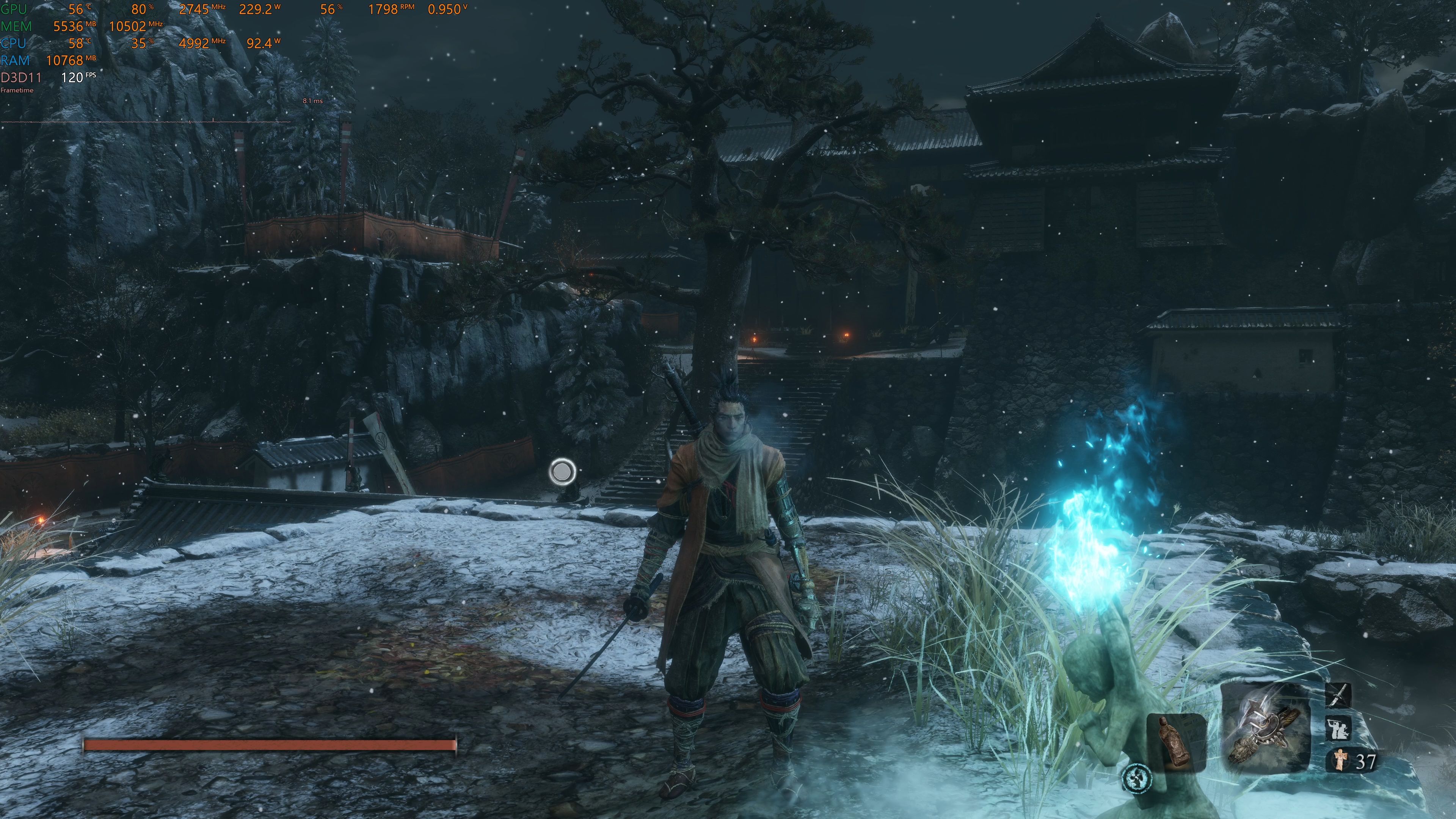Screen dimensions: 1456x819
Task: Click the katana combat art icon
Action: pyautogui.click(x=1338, y=695)
